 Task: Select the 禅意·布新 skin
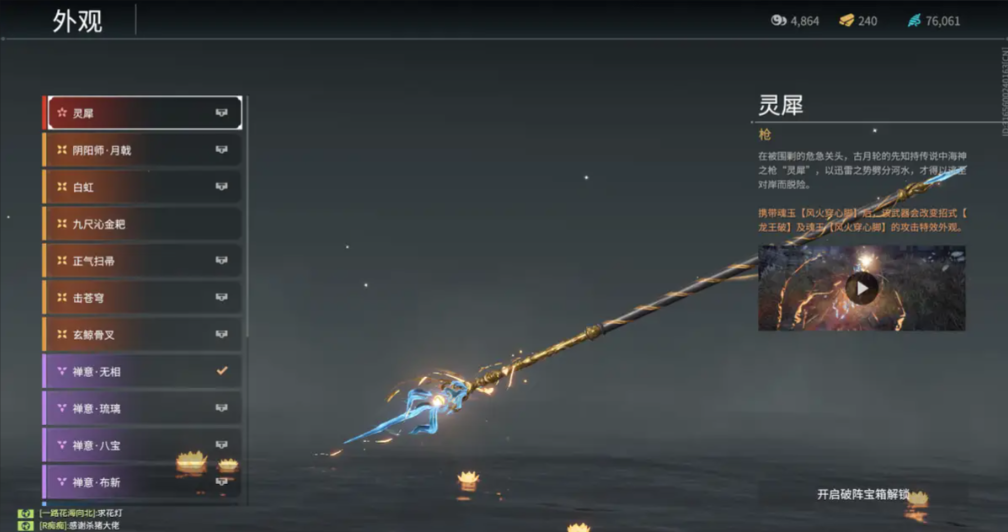click(x=142, y=482)
